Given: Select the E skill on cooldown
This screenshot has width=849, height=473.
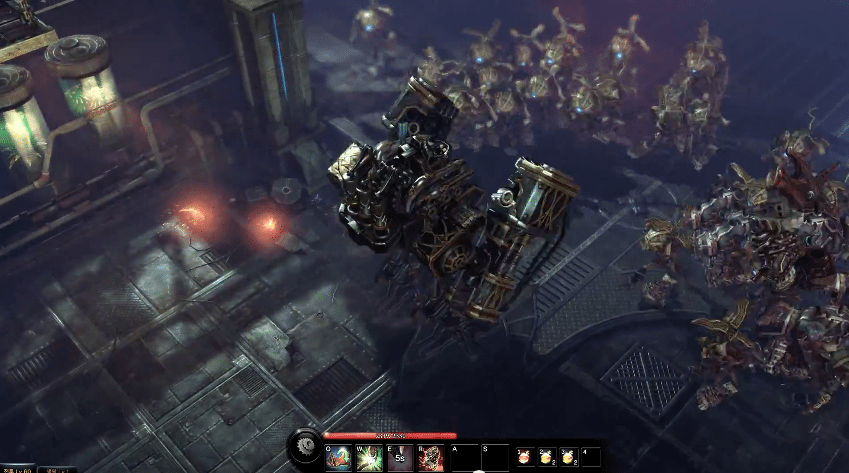Looking at the screenshot, I should point(399,458).
